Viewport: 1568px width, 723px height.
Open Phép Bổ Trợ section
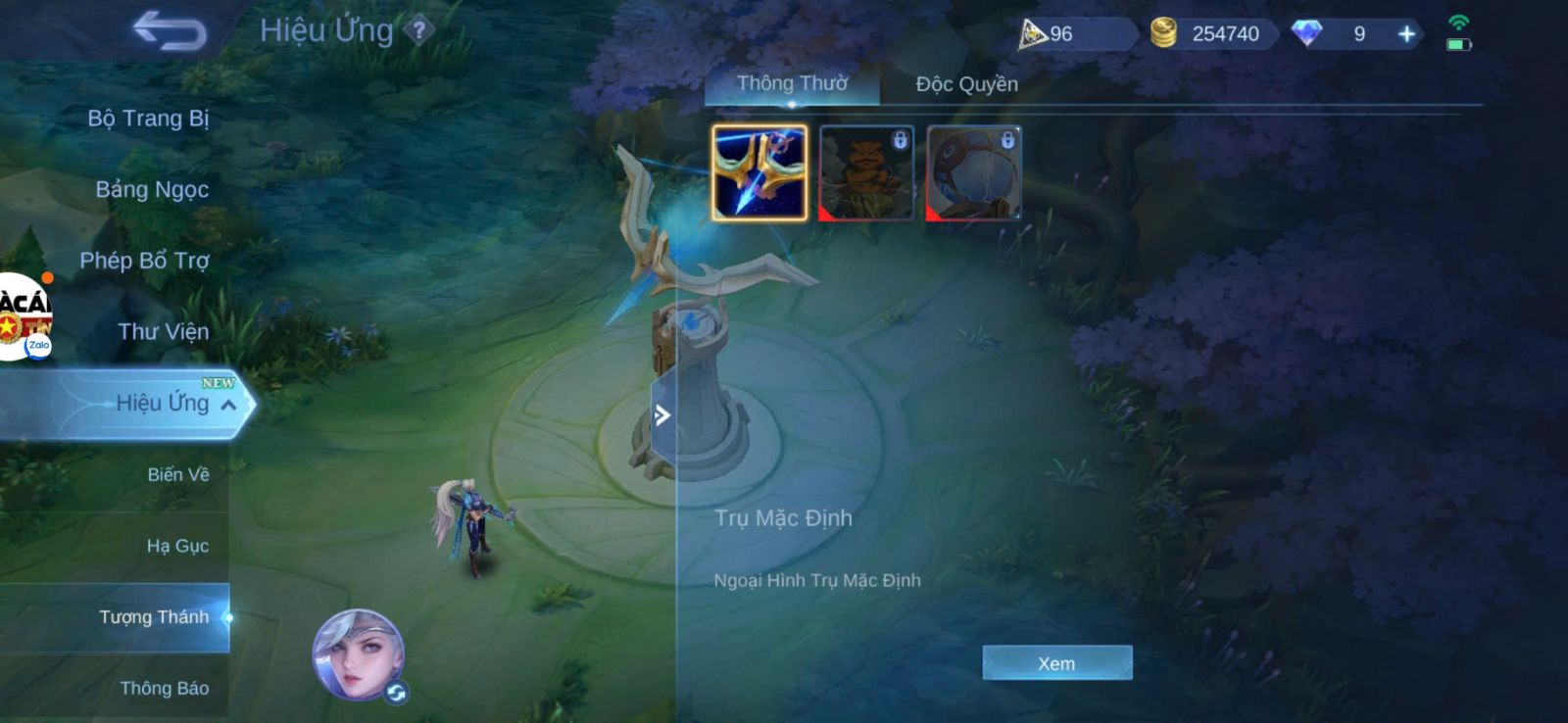pyautogui.click(x=144, y=261)
